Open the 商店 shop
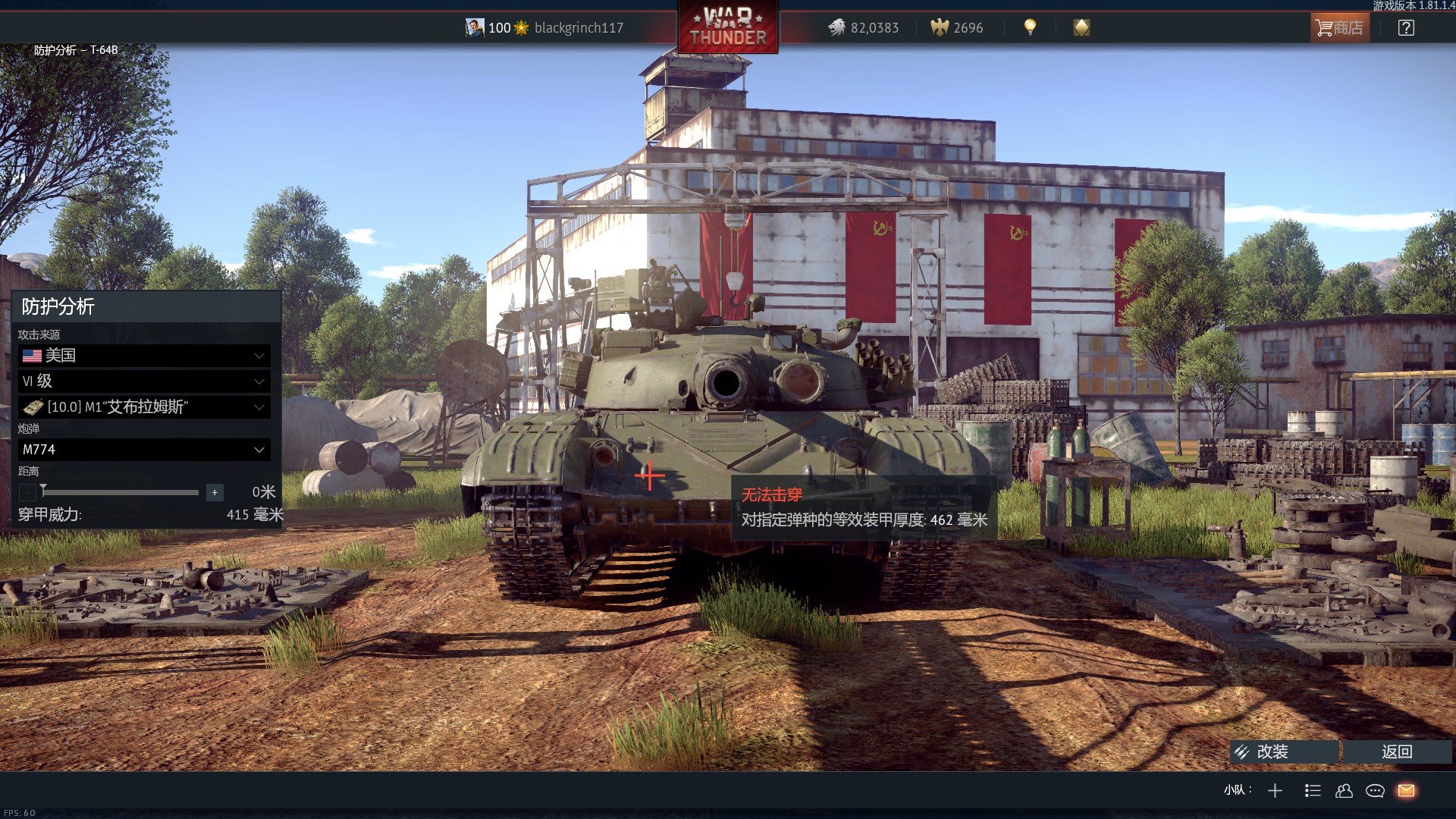Viewport: 1456px width, 819px height. [x=1340, y=28]
